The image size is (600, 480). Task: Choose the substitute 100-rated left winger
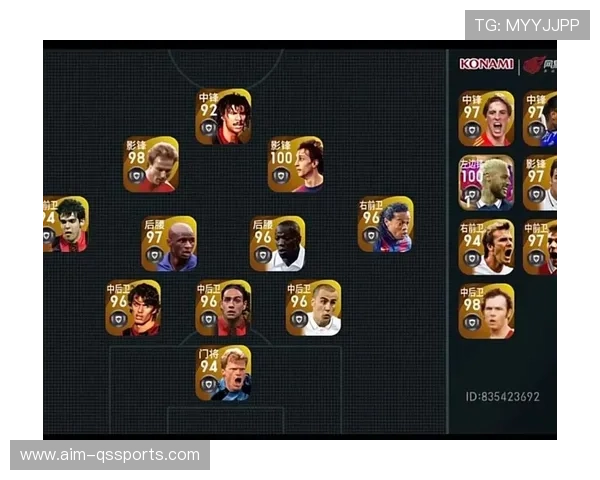486,182
